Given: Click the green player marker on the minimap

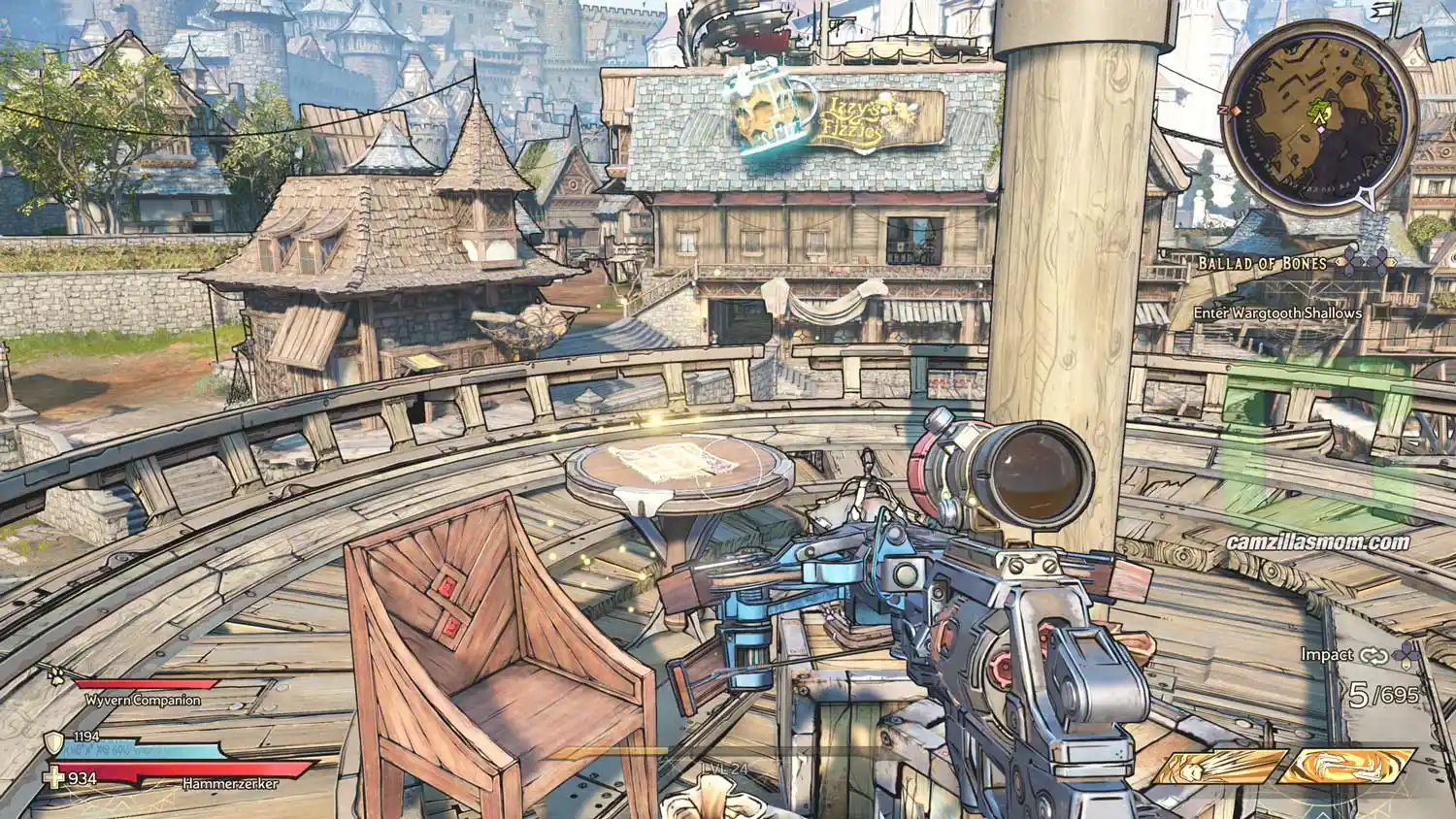Looking at the screenshot, I should [x=1320, y=113].
